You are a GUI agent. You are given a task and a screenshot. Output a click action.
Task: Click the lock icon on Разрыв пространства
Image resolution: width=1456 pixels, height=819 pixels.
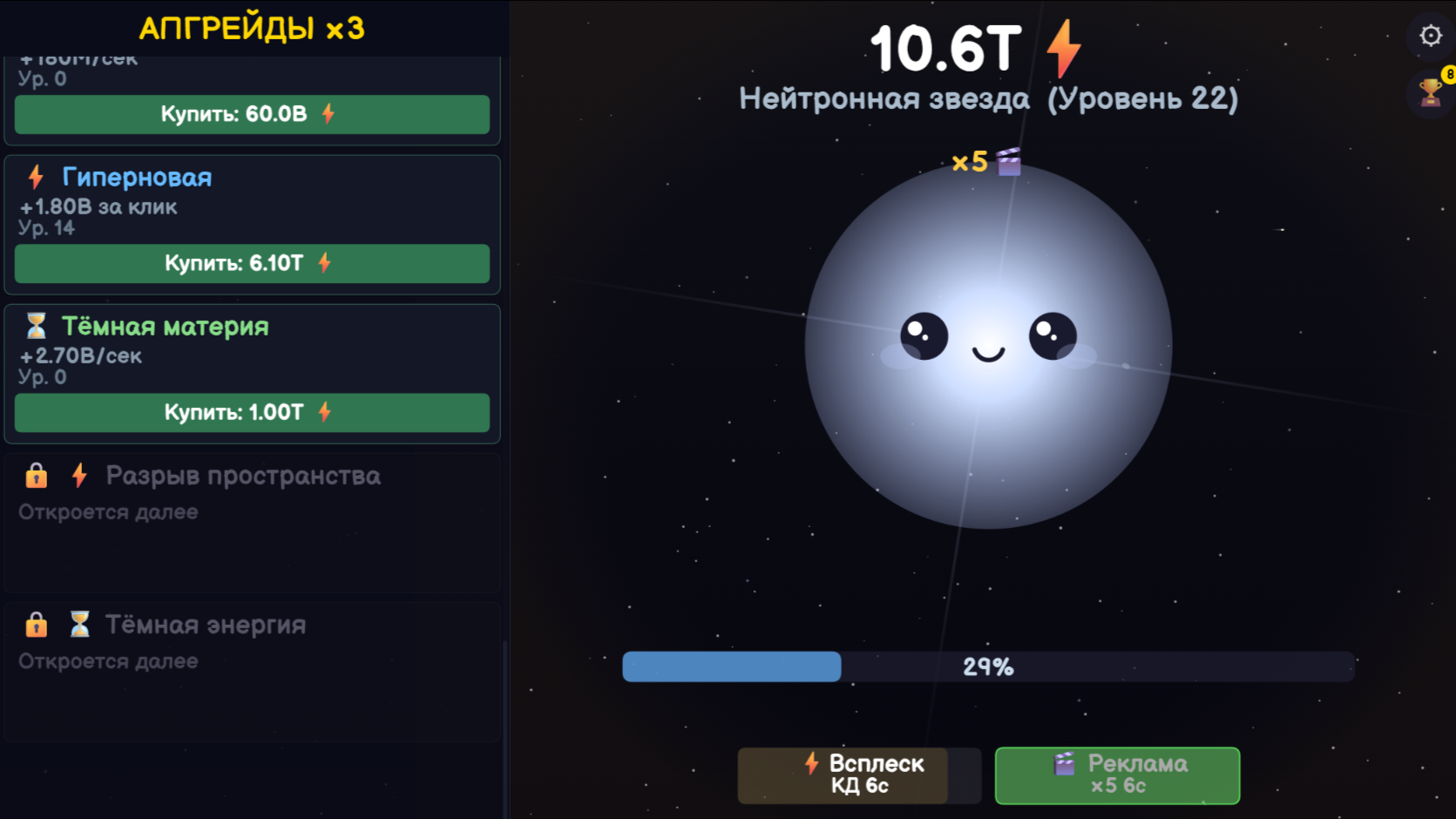pyautogui.click(x=36, y=476)
